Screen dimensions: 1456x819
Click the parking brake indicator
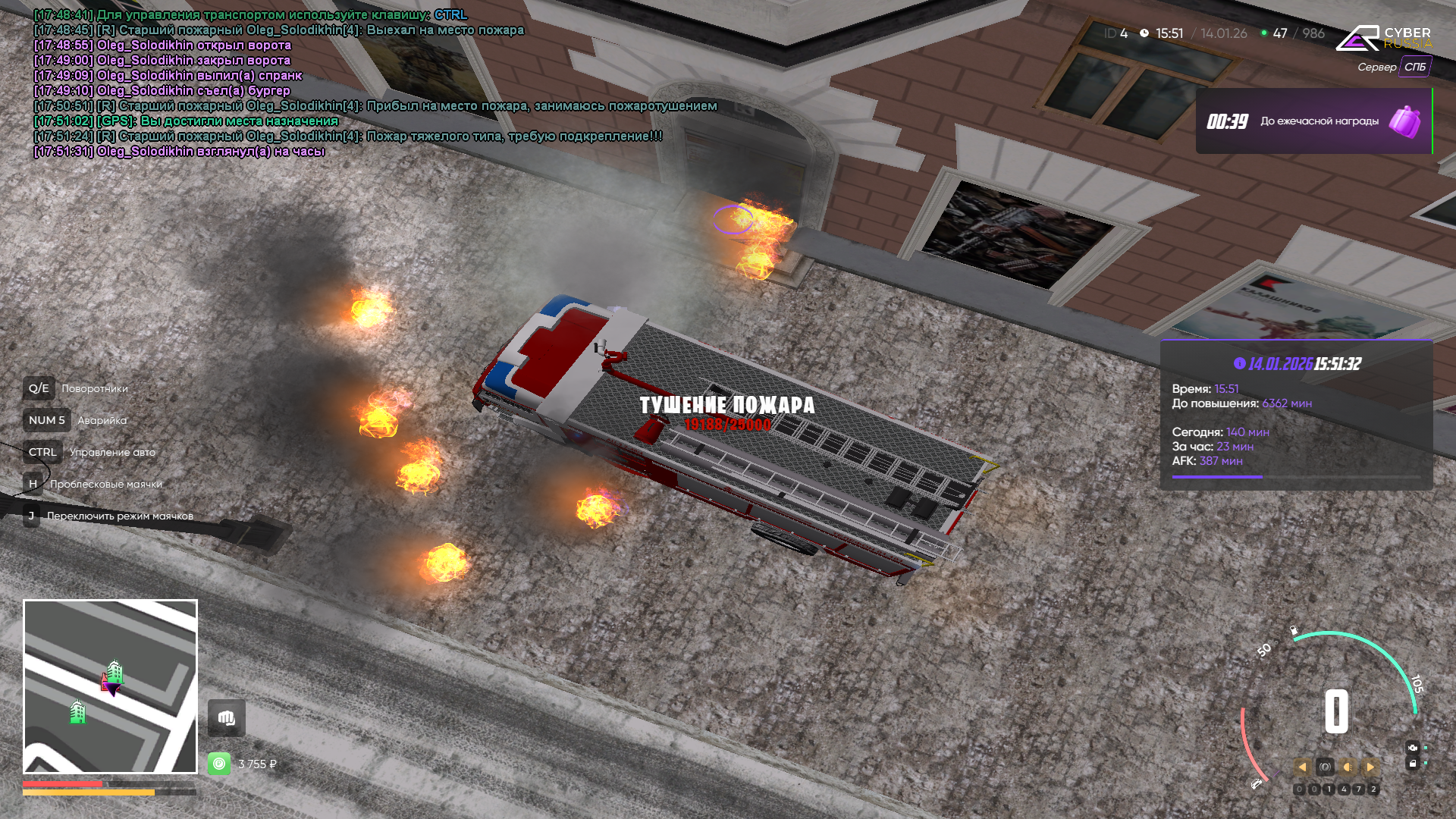1325,767
